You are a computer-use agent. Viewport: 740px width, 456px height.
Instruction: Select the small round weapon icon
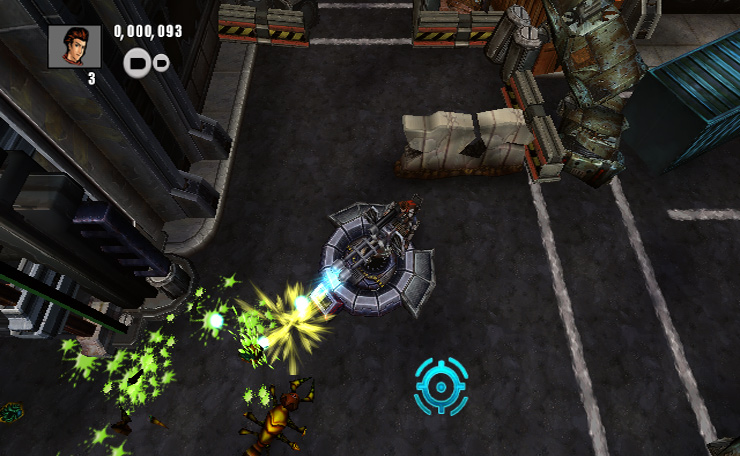[160, 63]
